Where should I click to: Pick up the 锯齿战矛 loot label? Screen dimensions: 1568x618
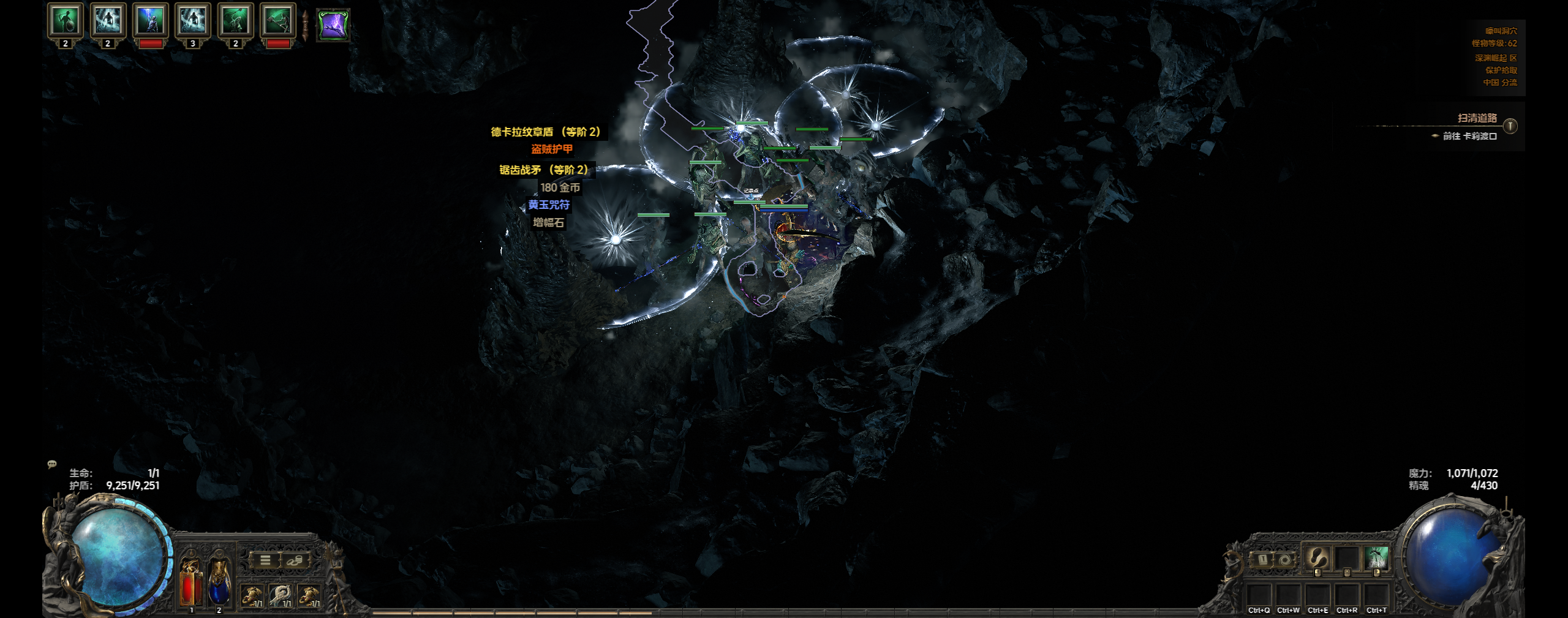pyautogui.click(x=543, y=170)
